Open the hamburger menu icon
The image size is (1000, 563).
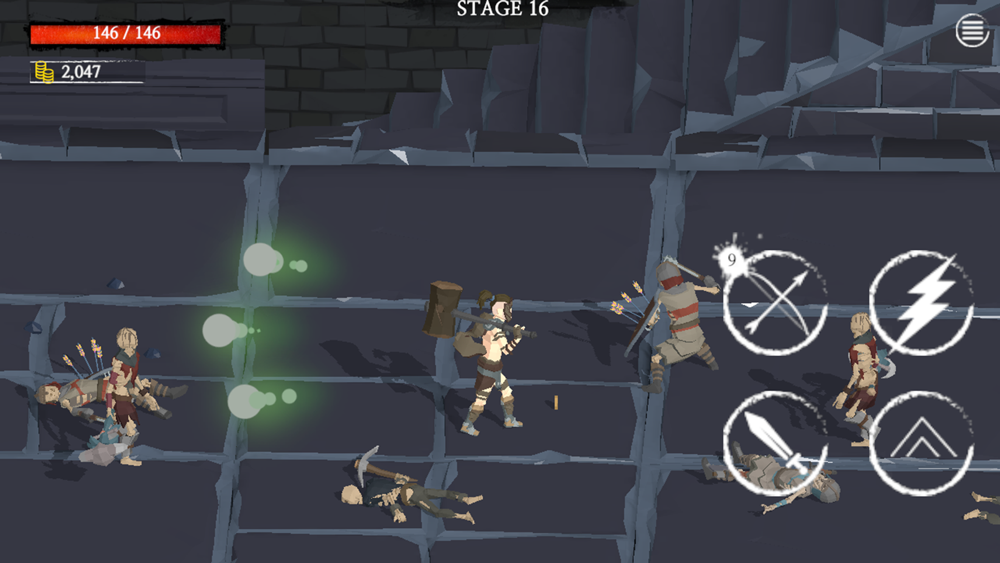click(971, 31)
